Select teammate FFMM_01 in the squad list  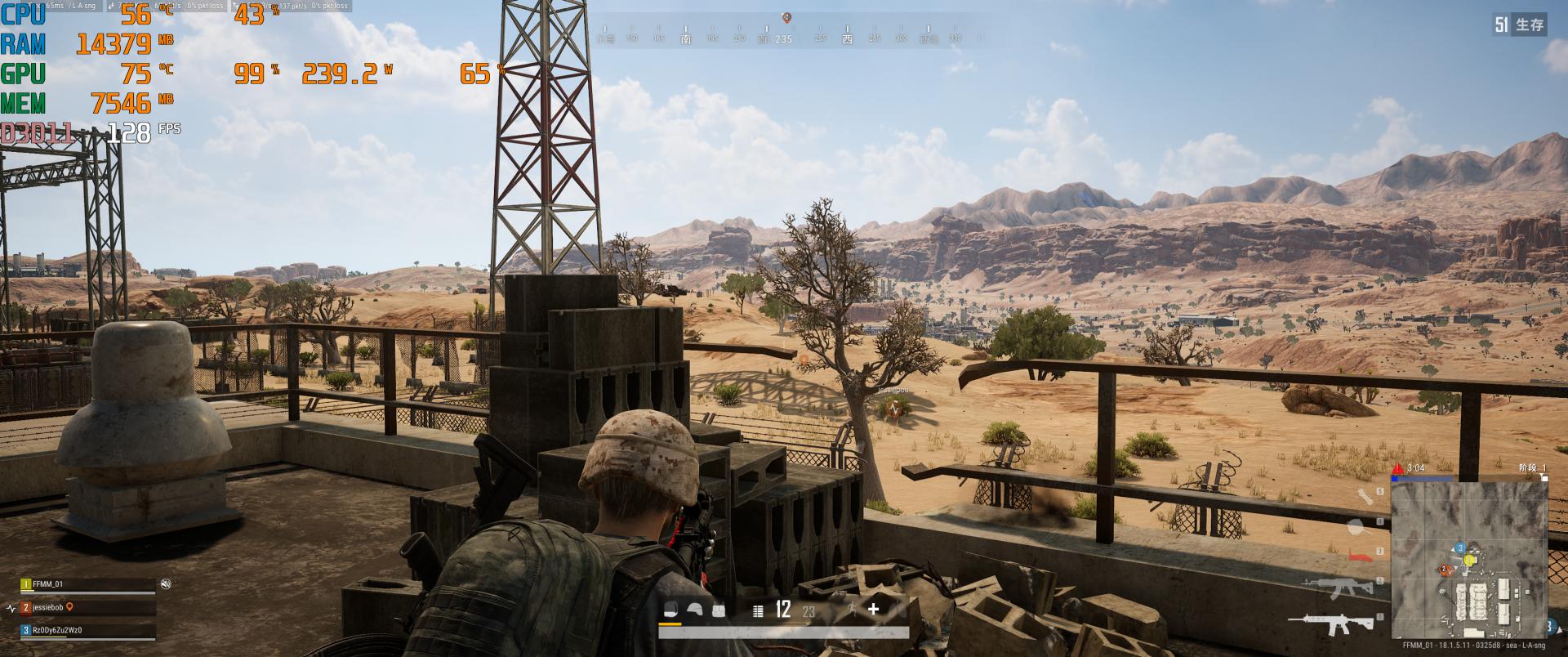[48, 584]
